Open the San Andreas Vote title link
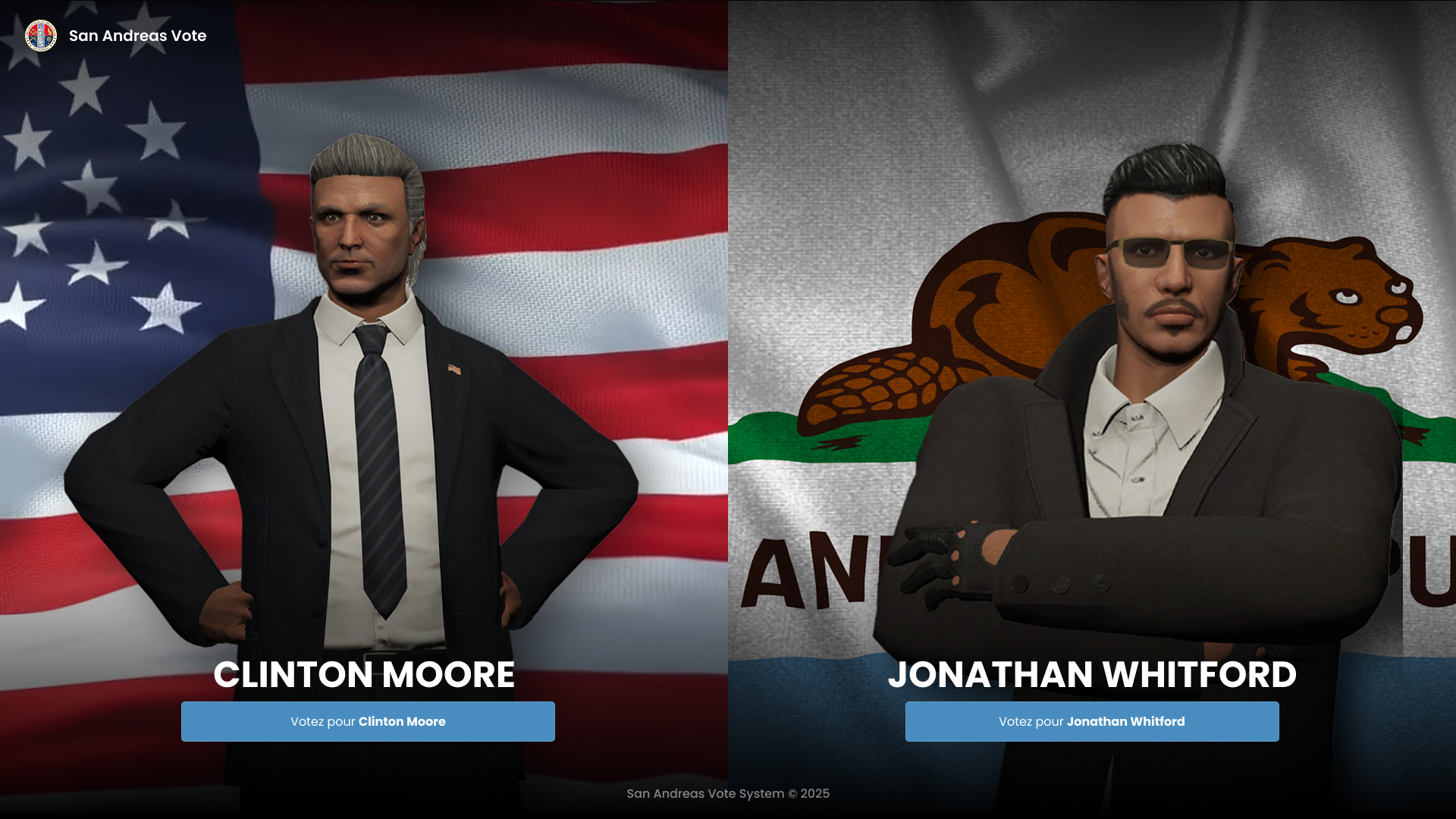 137,36
